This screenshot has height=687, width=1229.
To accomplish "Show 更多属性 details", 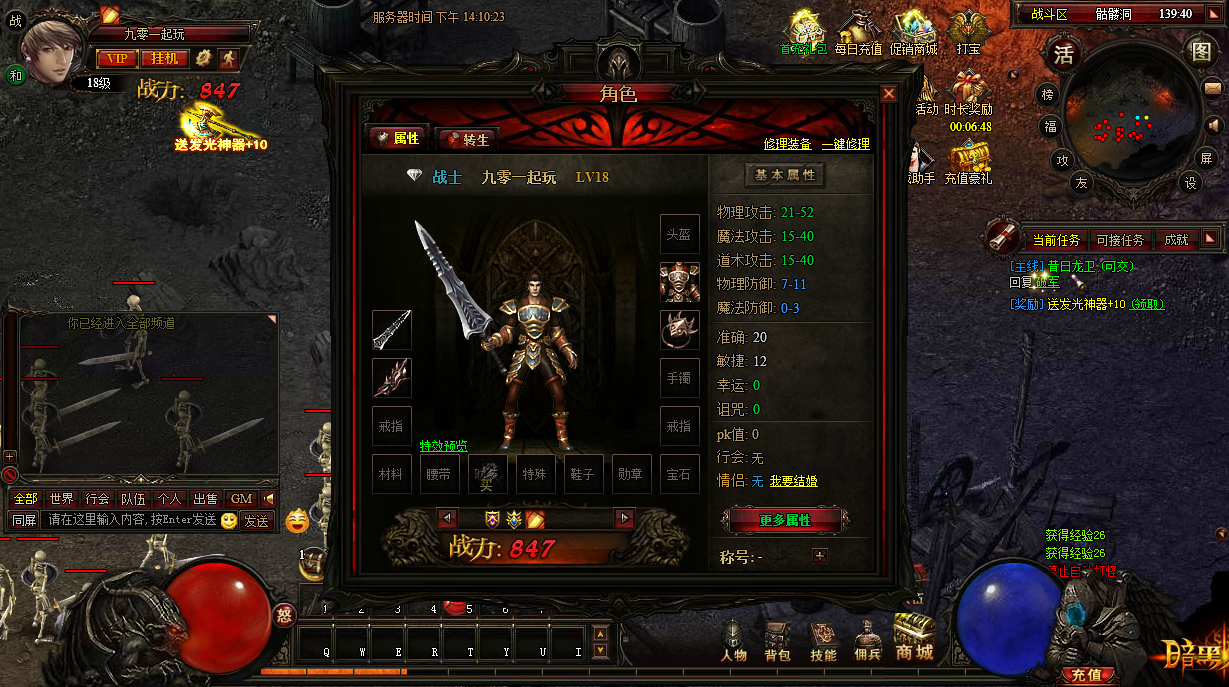I will tap(785, 520).
